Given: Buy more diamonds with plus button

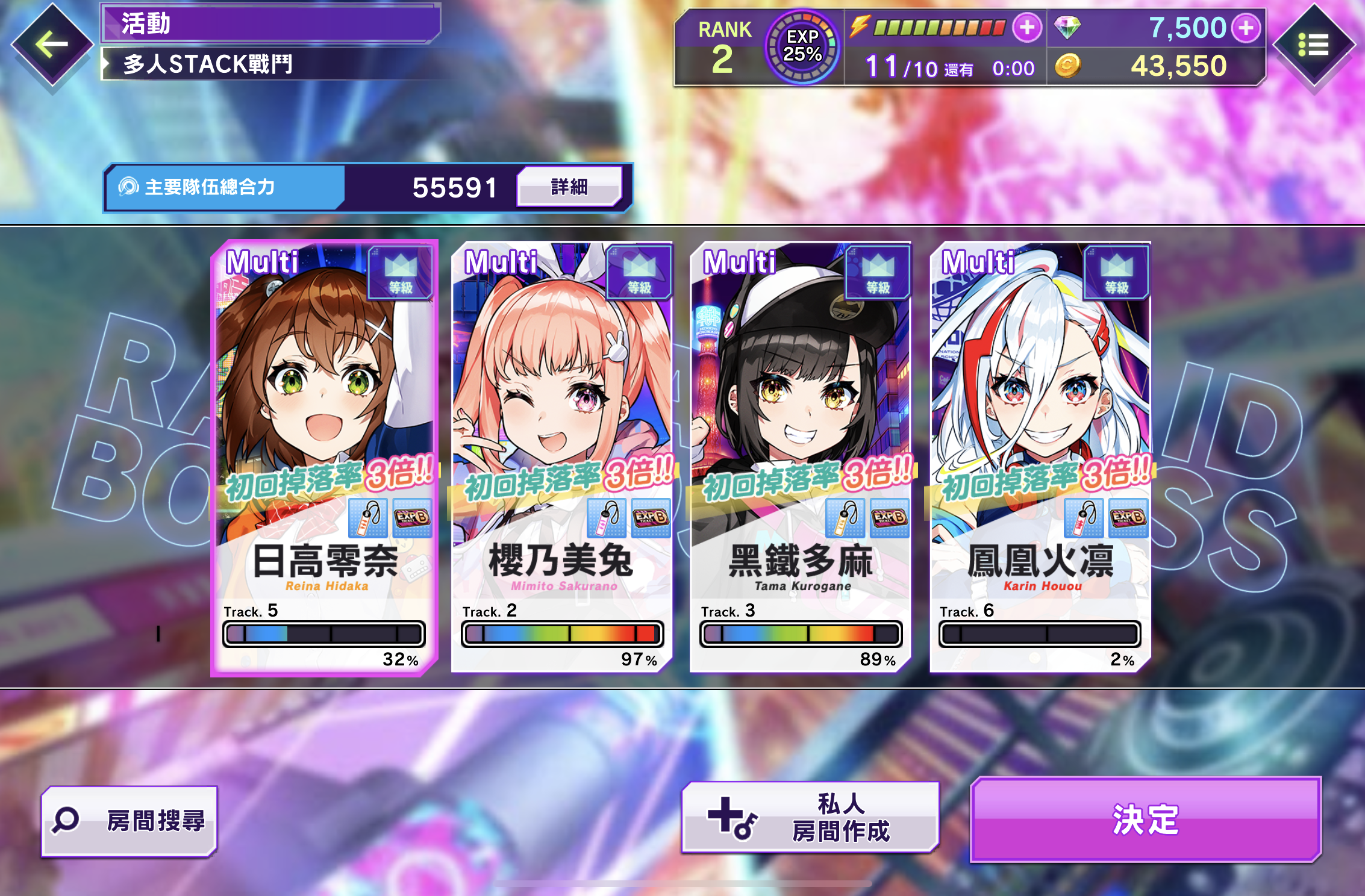Looking at the screenshot, I should 1246,28.
